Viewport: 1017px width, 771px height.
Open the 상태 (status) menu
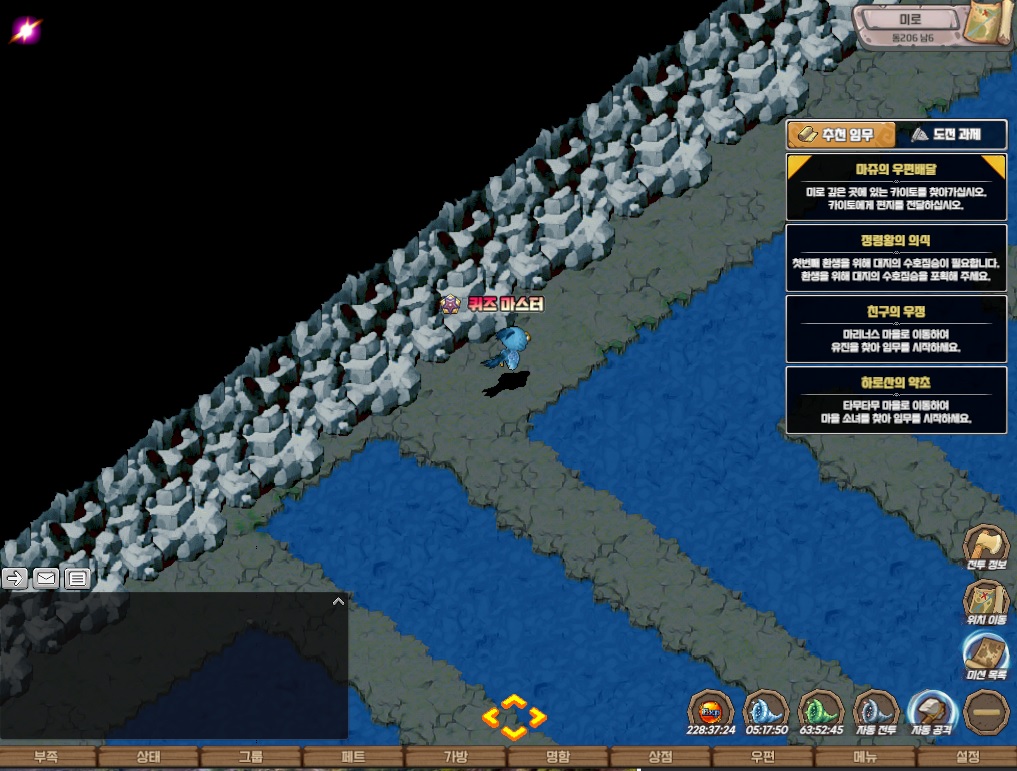point(148,757)
